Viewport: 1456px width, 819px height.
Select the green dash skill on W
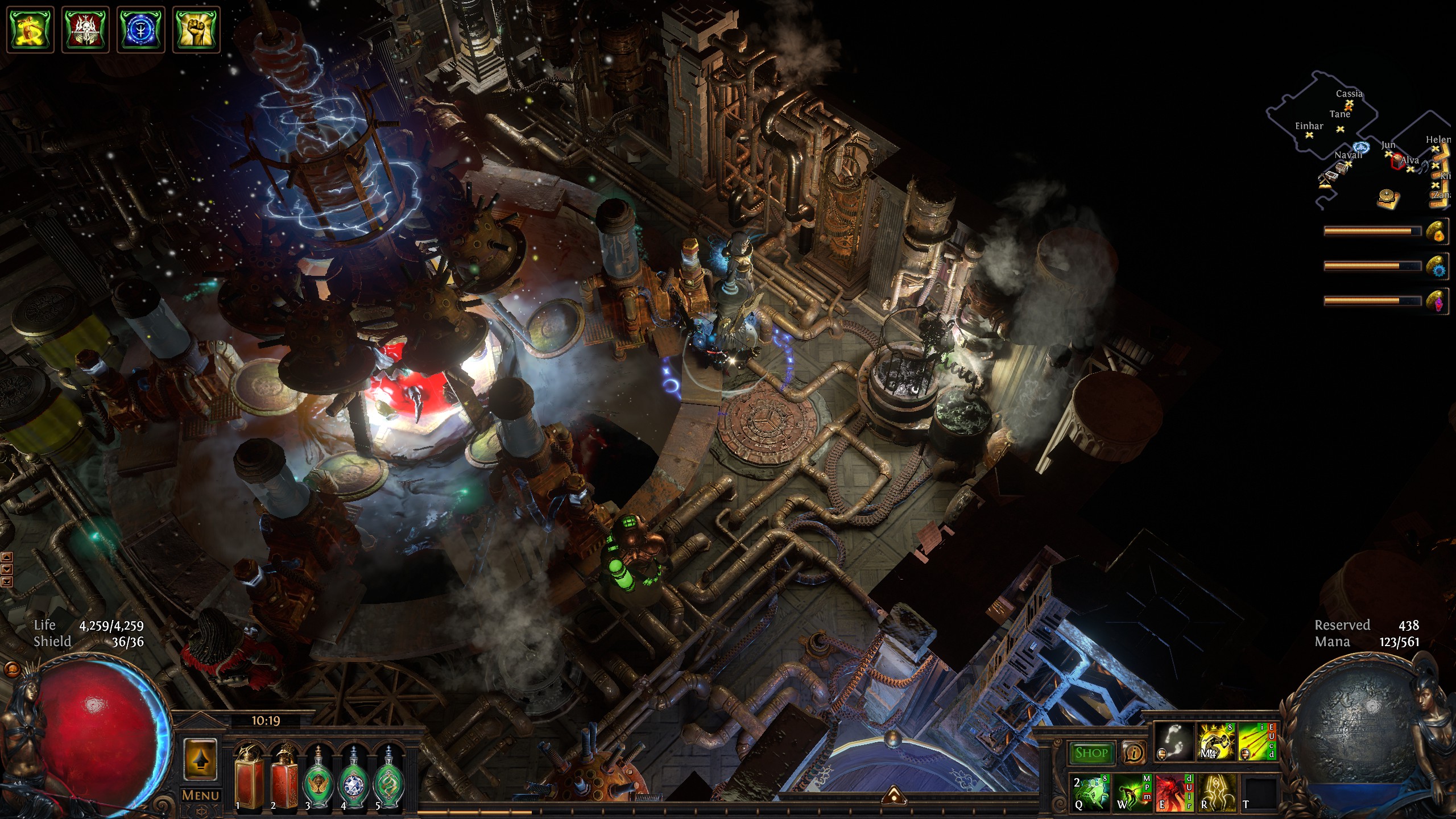tap(1132, 792)
